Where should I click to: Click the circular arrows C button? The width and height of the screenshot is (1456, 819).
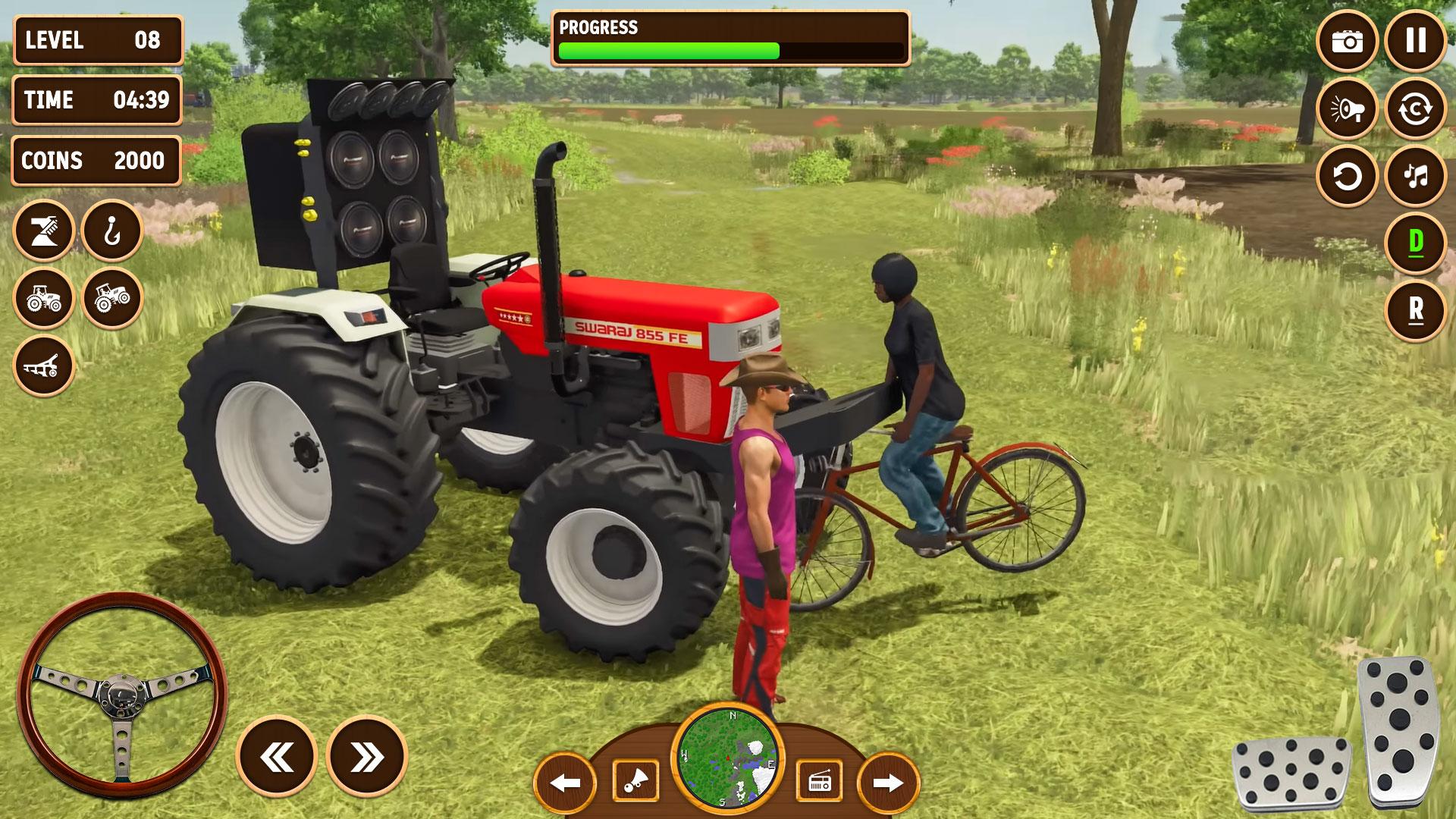[x=1415, y=109]
